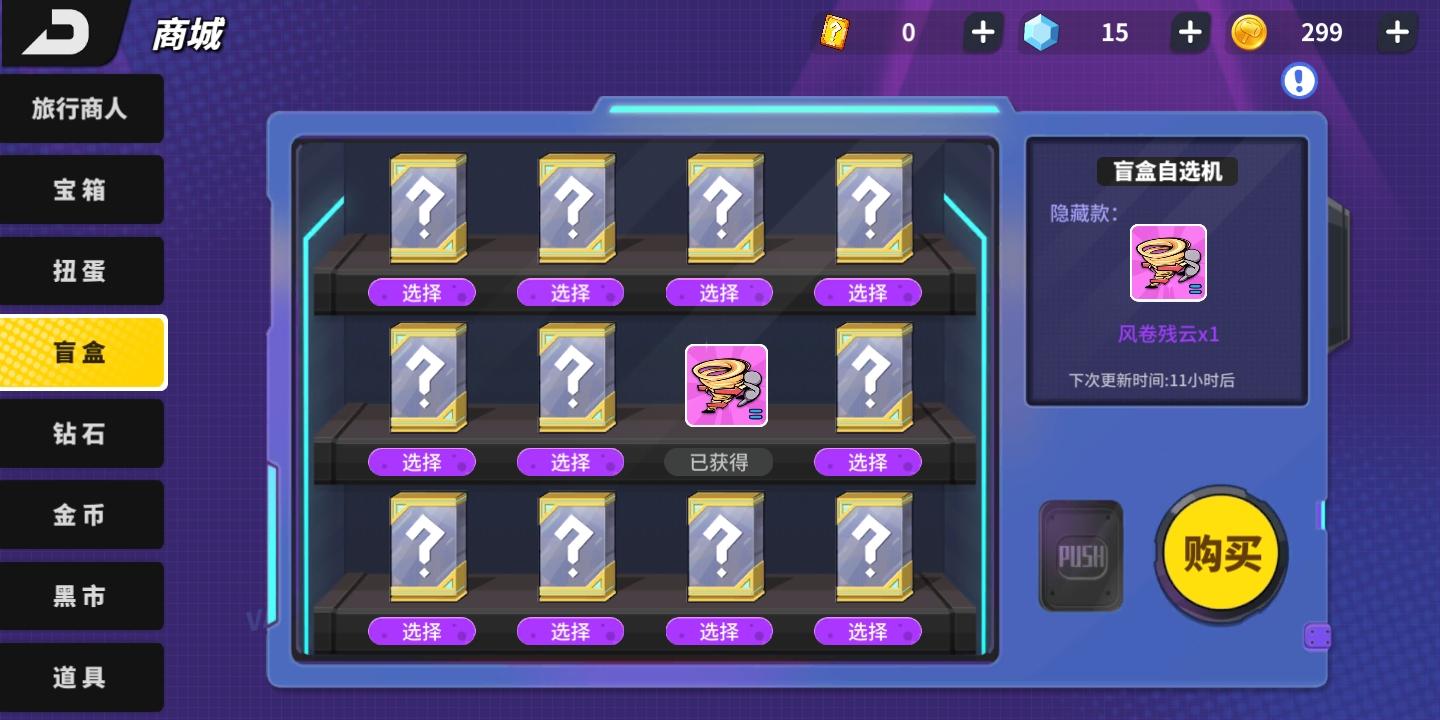Click the + to add more gold coins
The image size is (1440, 720).
click(1396, 32)
